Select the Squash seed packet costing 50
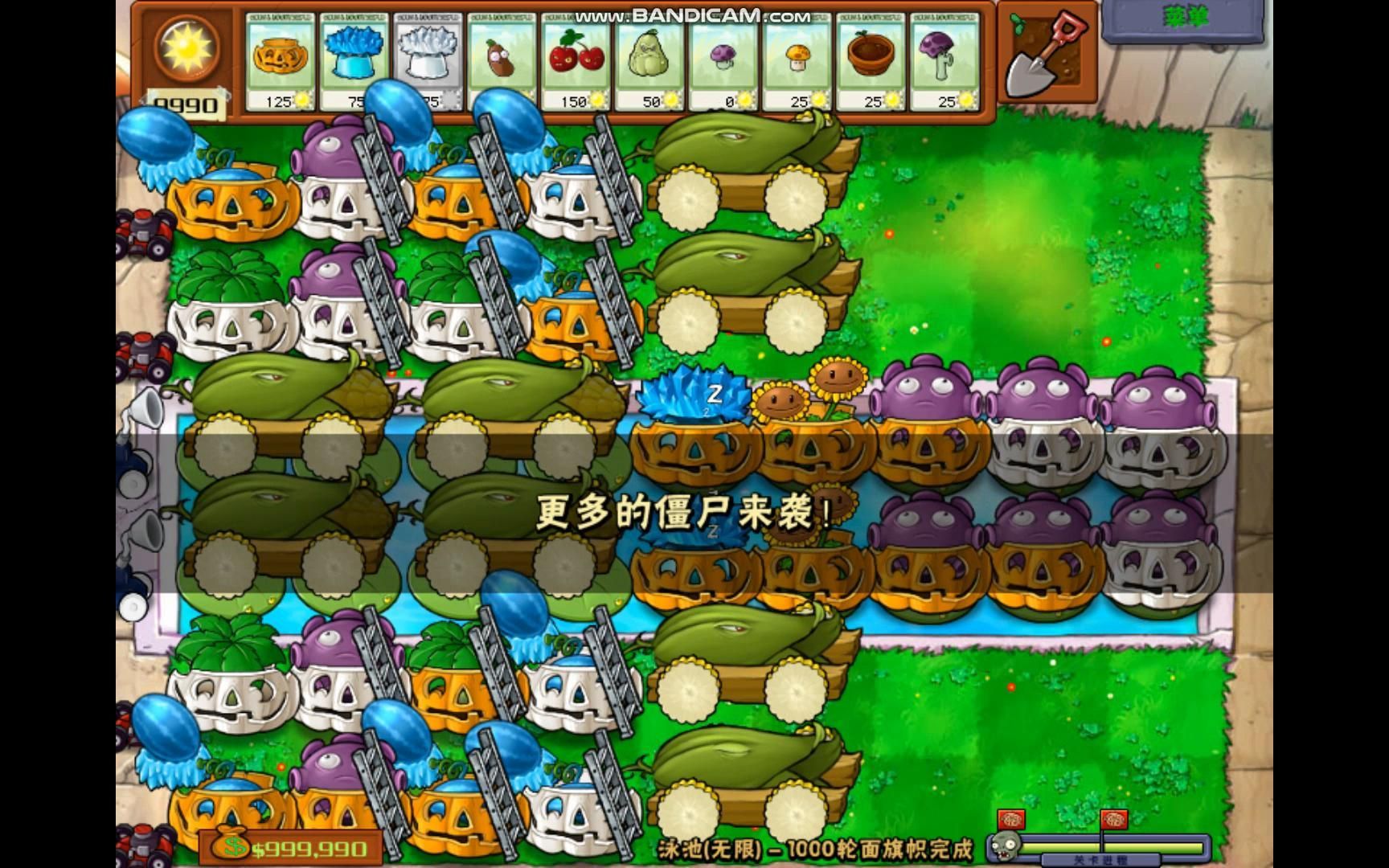The image size is (1389, 868). pyautogui.click(x=649, y=60)
